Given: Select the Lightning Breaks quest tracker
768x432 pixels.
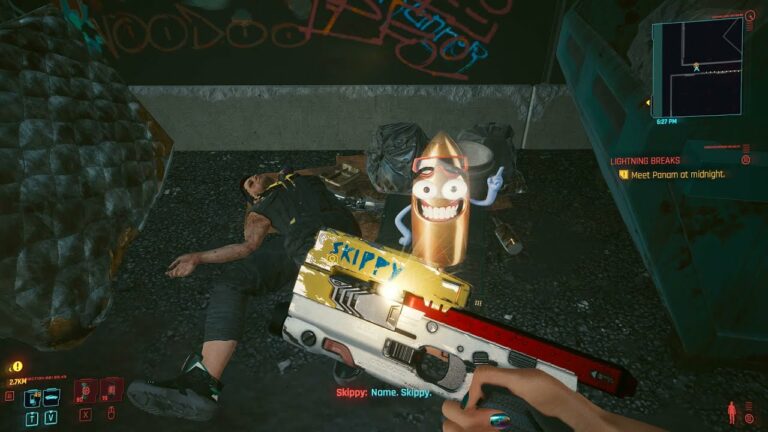Looking at the screenshot, I should 649,160.
